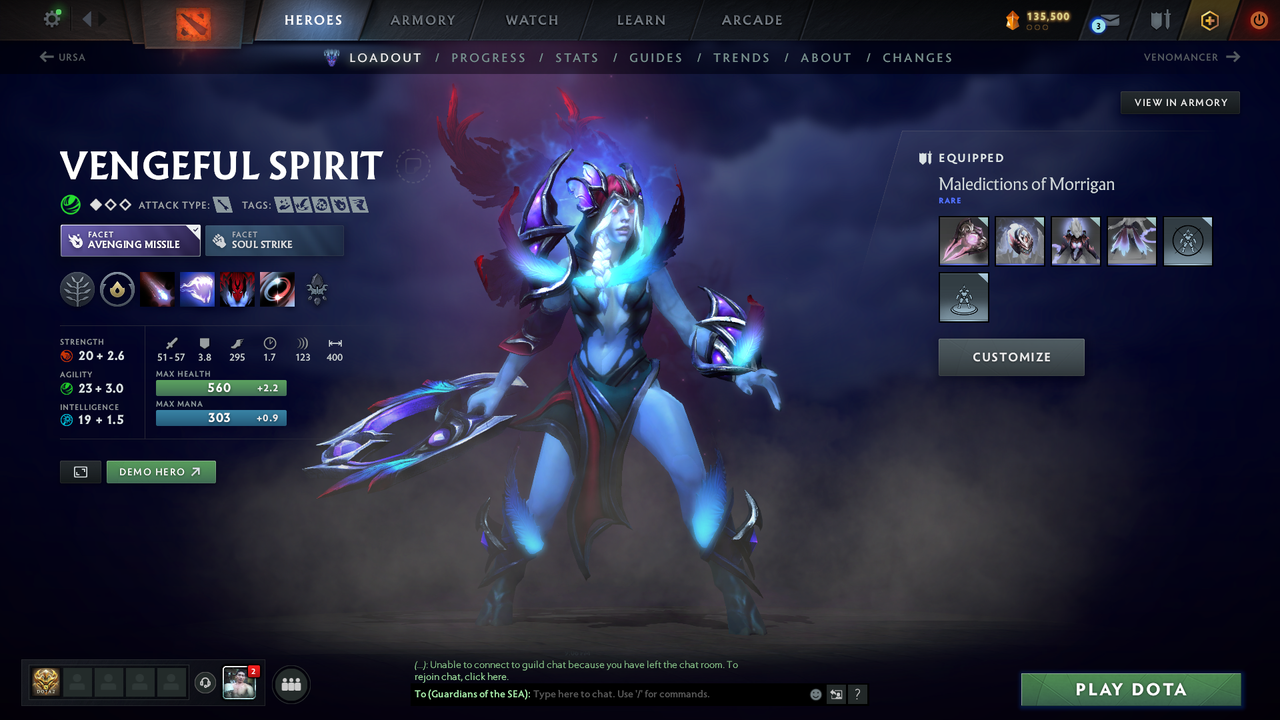Screen dimensions: 1280x720
Task: Click the innate ability droplet icon
Action: (118, 289)
